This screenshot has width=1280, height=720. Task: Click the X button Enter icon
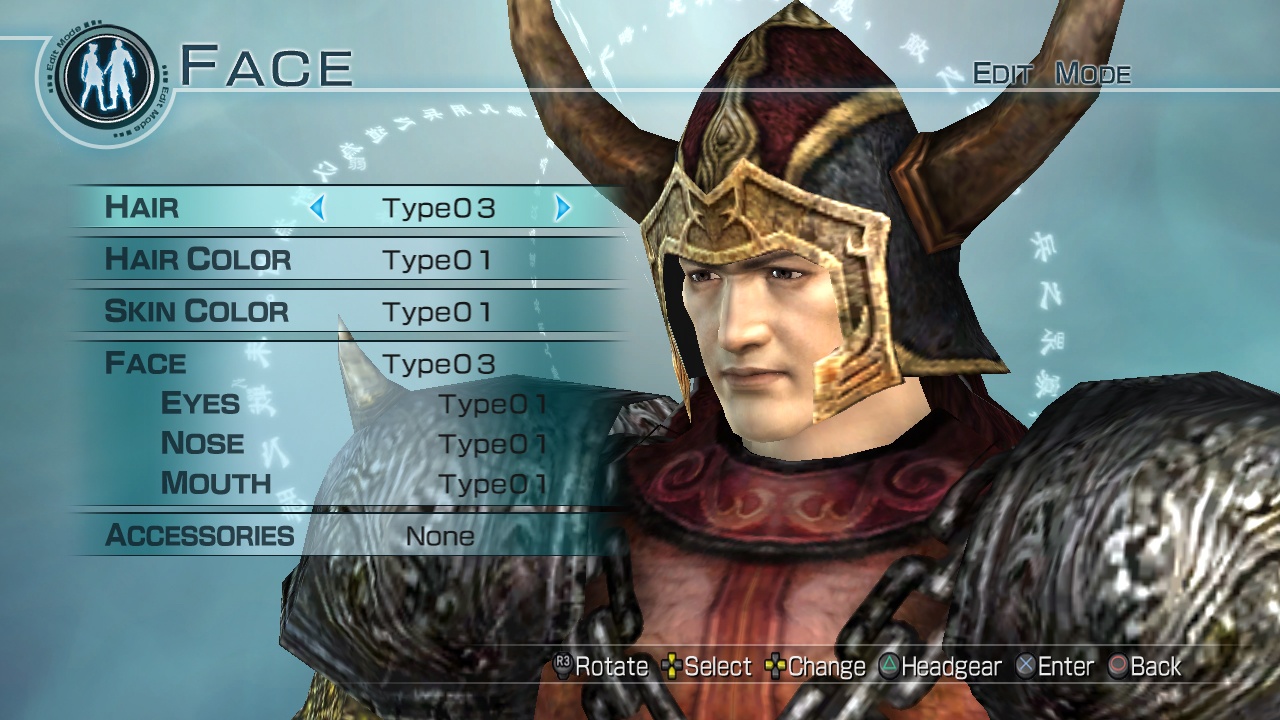click(1023, 665)
